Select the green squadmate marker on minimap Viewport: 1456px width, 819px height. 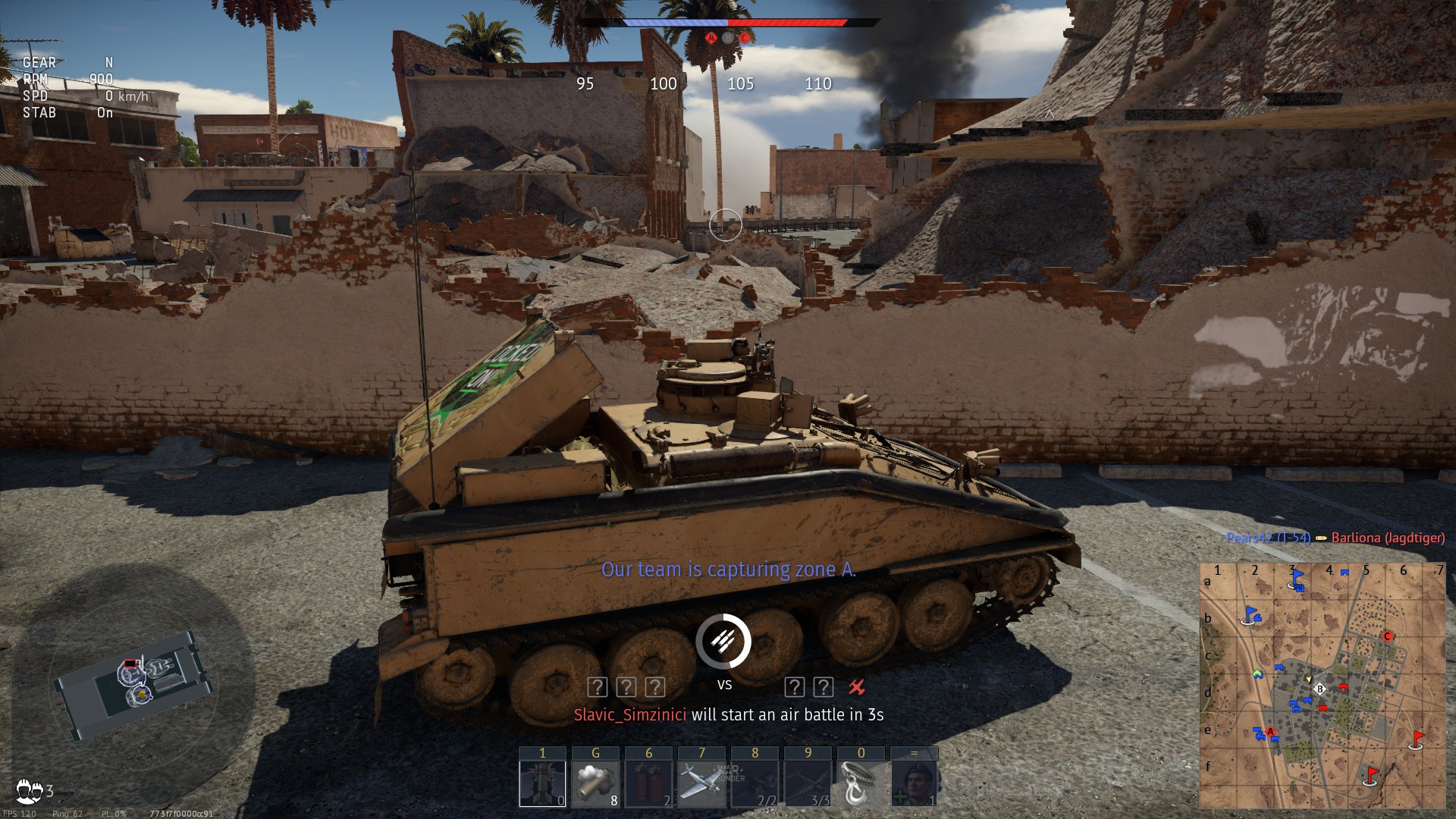click(1258, 673)
